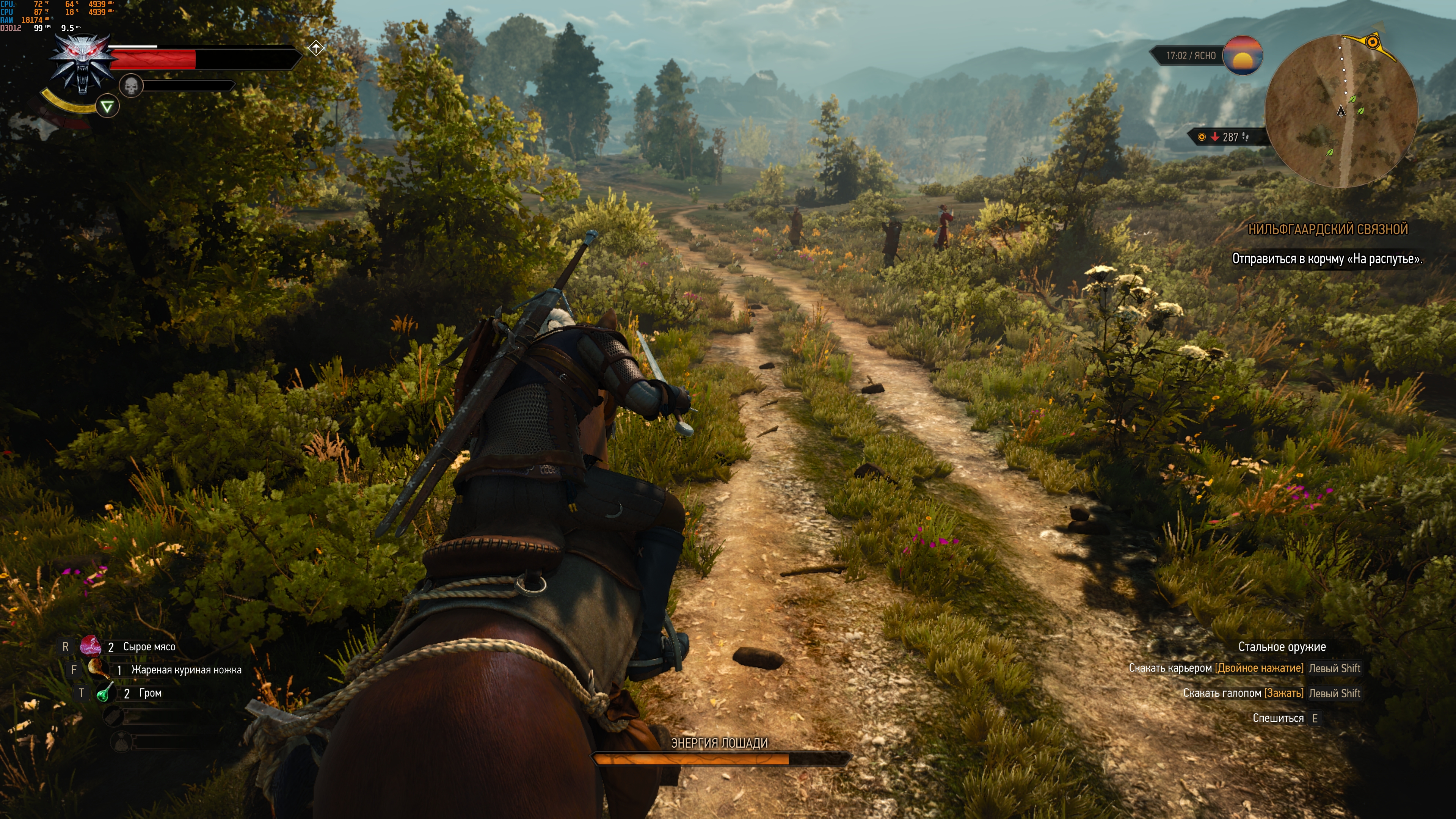Screen dimensions: 1456x819
Task: Select the green Thunderbolt potion slot
Action: tap(105, 693)
